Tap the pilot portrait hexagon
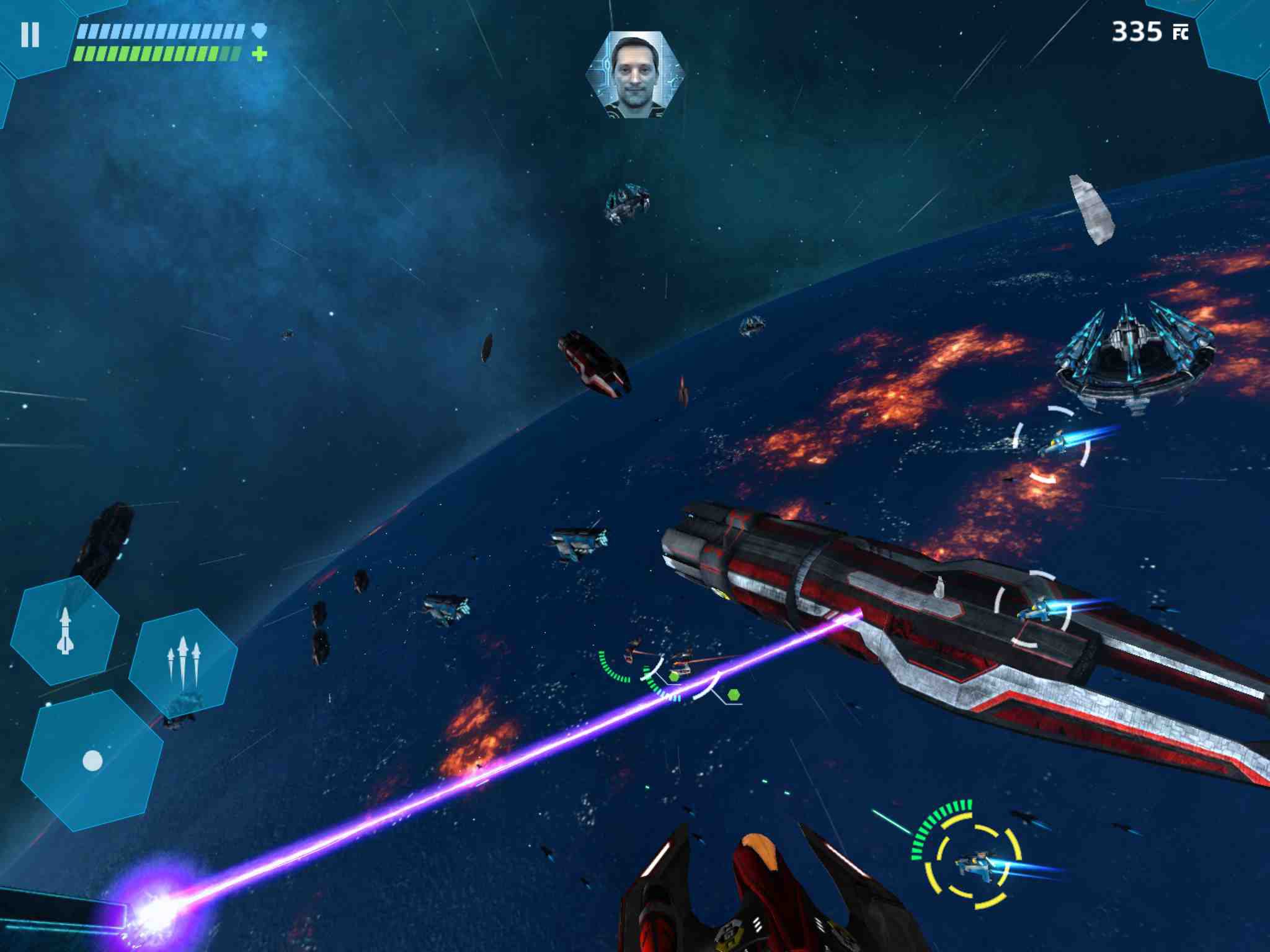Screen dimensions: 1270x952 click(635, 74)
